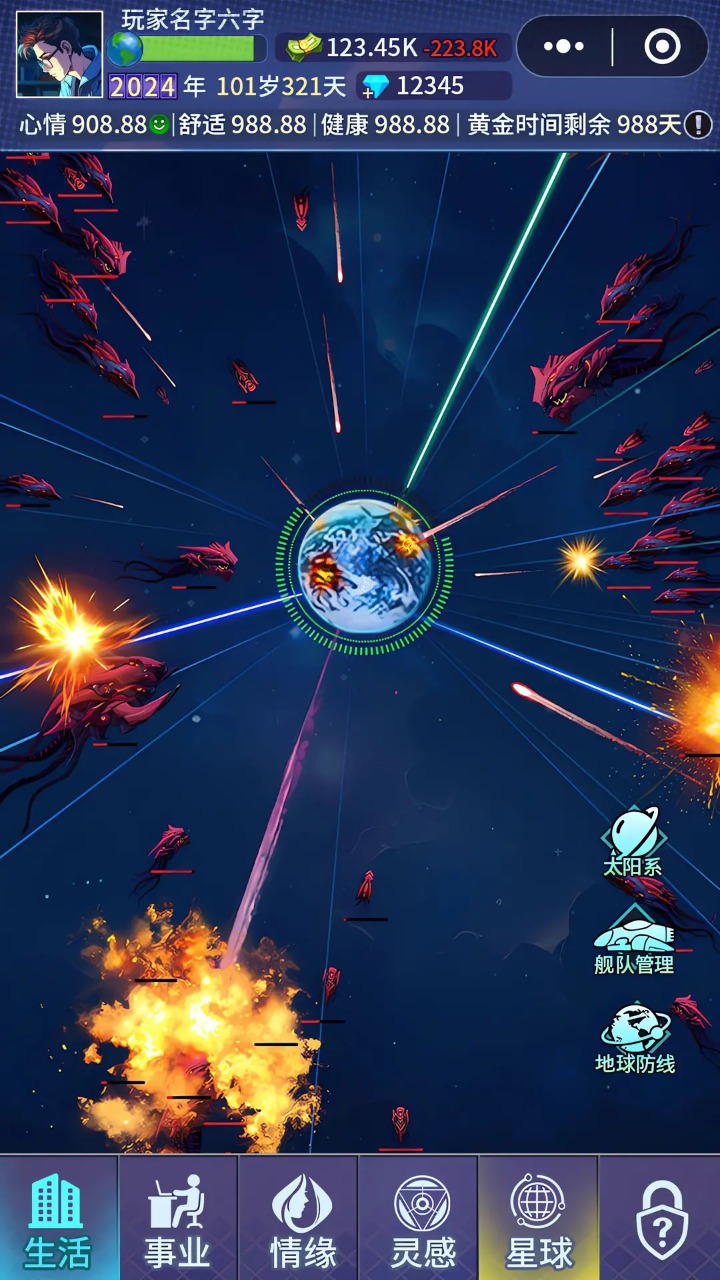Viewport: 720px width, 1280px height.
Task: Select the 情缘 tab
Action: 298,1218
